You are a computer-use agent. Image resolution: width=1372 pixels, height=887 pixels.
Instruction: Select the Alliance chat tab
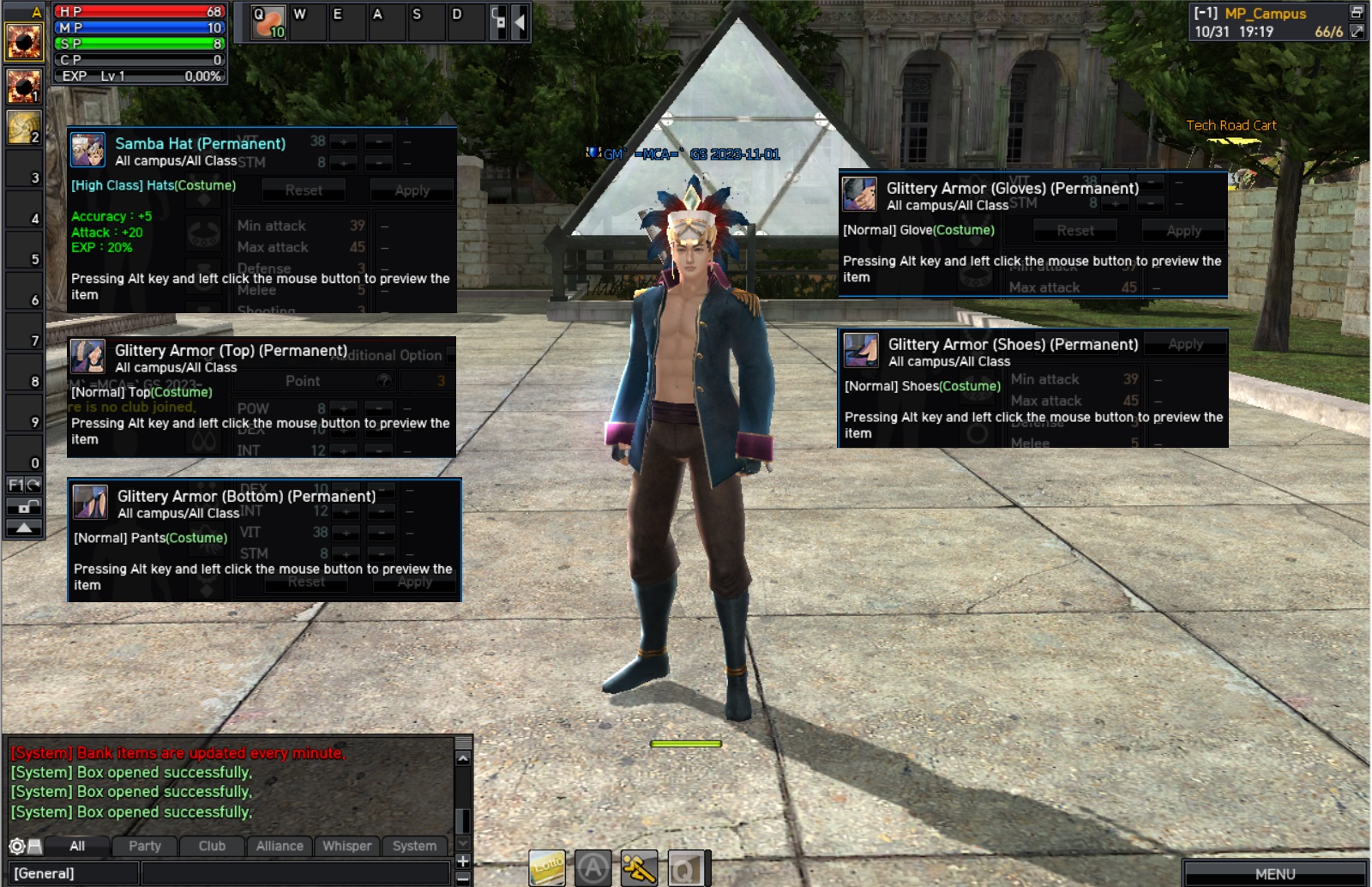pyautogui.click(x=280, y=846)
